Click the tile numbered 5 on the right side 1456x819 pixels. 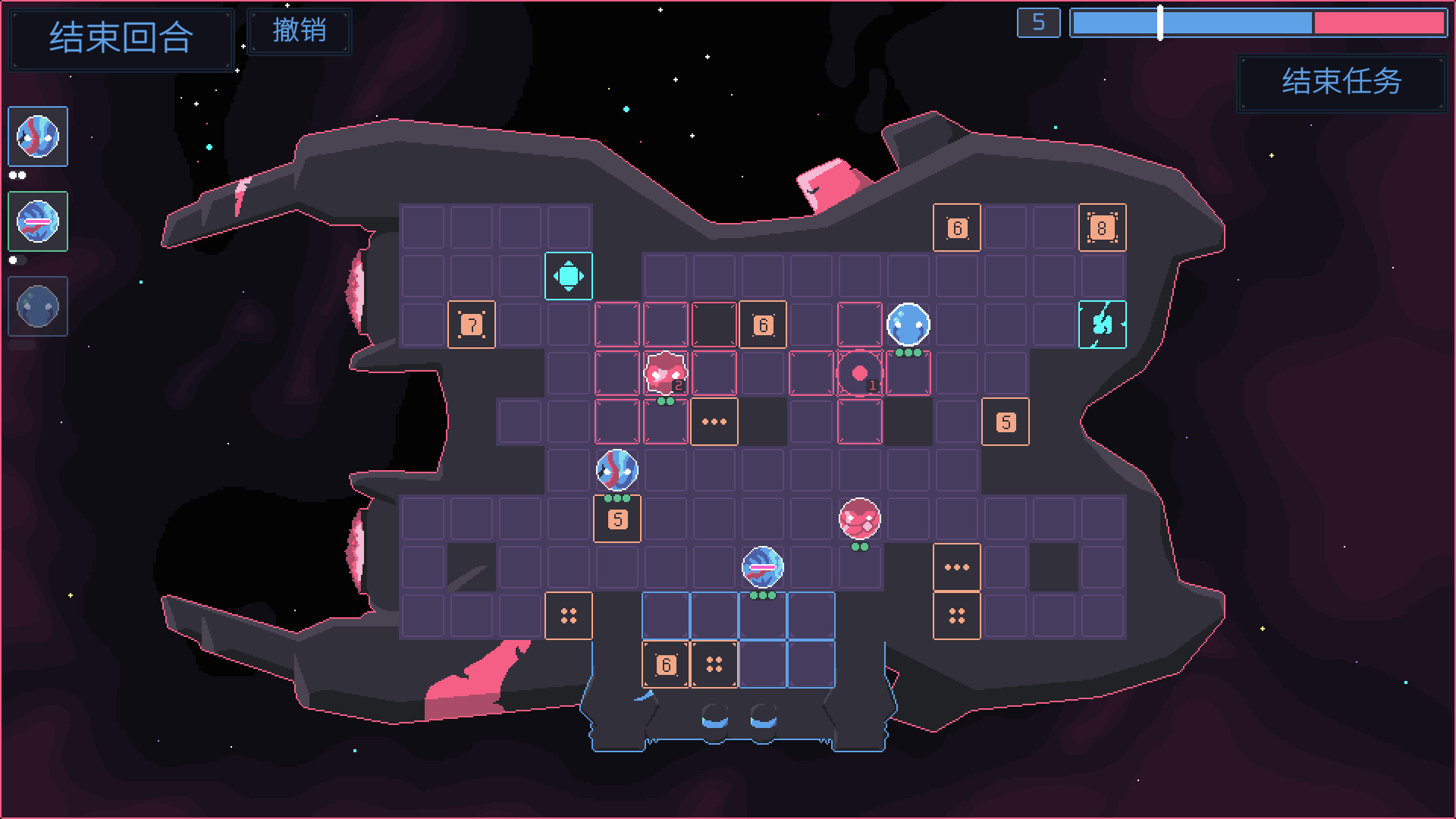coord(1006,422)
